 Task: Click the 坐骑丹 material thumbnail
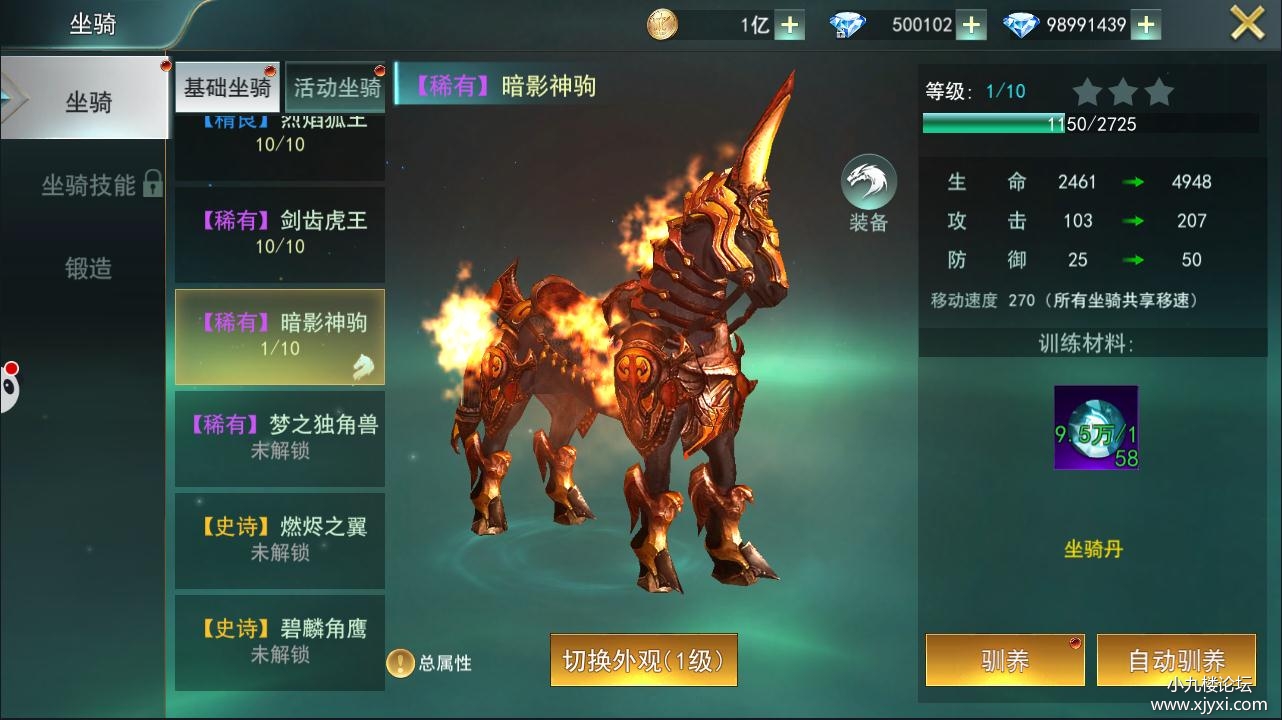point(1095,428)
